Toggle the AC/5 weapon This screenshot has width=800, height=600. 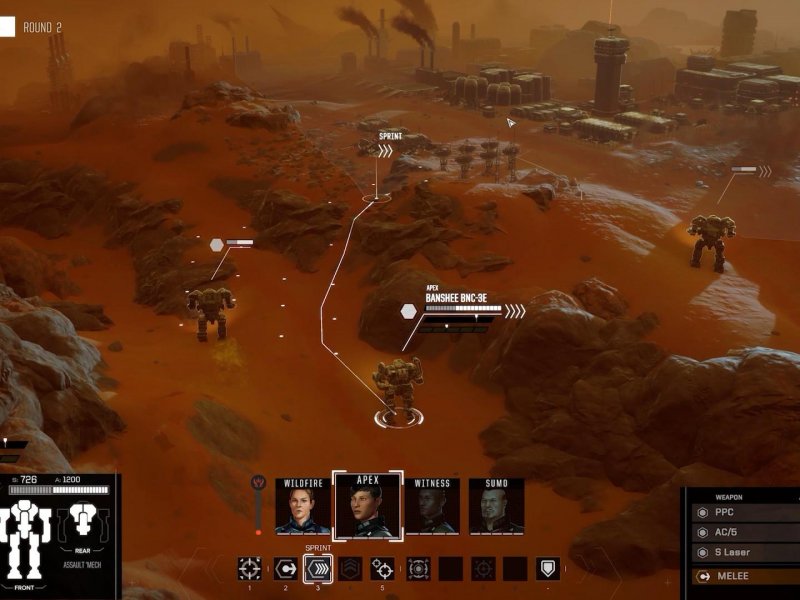(745, 531)
